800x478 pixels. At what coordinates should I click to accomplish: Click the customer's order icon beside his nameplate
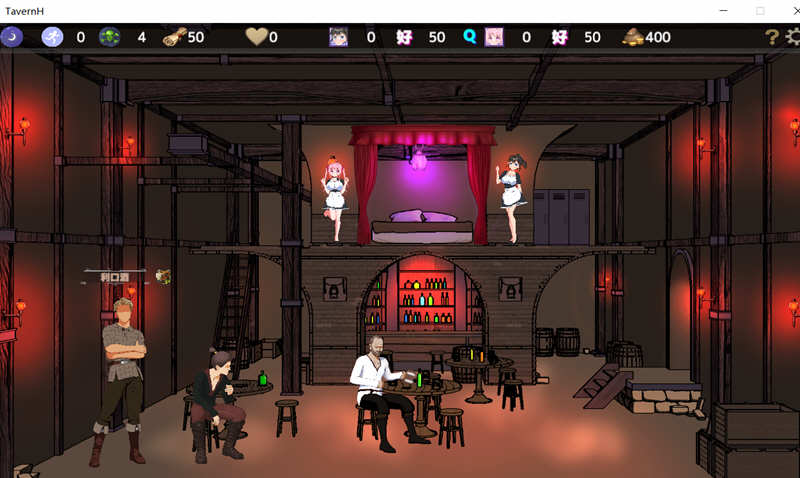click(163, 275)
